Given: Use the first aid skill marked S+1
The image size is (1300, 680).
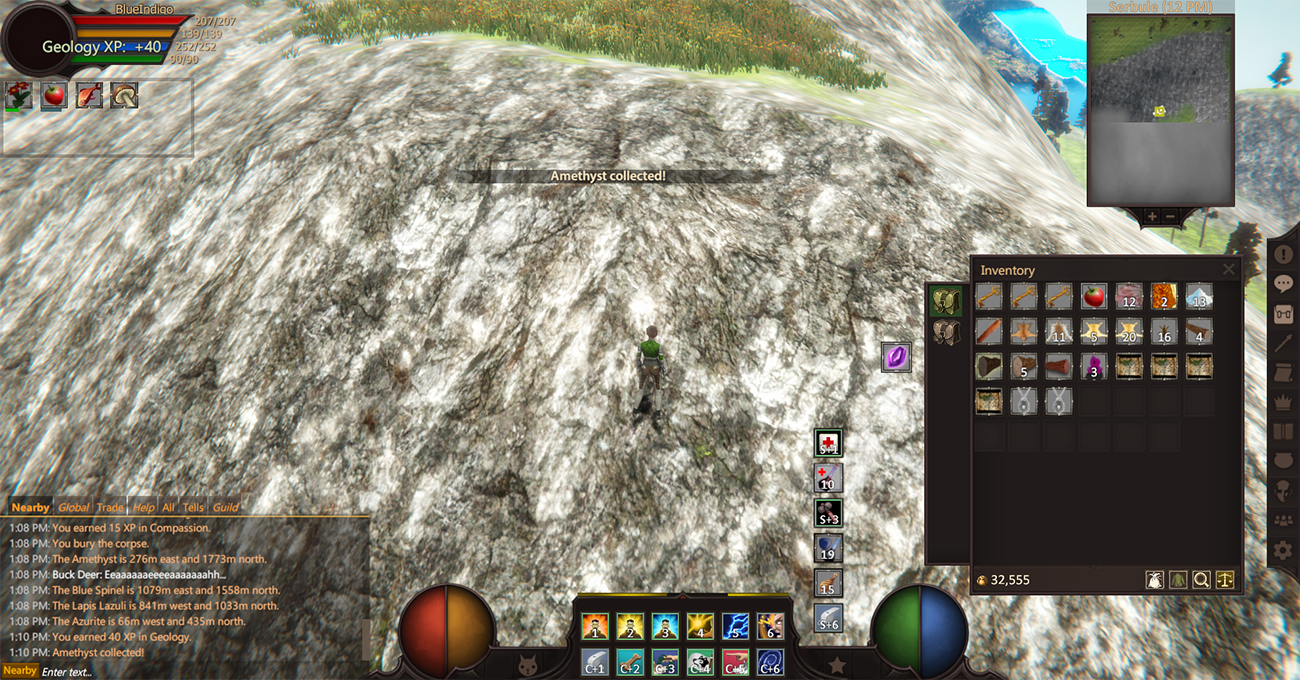Looking at the screenshot, I should click(828, 443).
